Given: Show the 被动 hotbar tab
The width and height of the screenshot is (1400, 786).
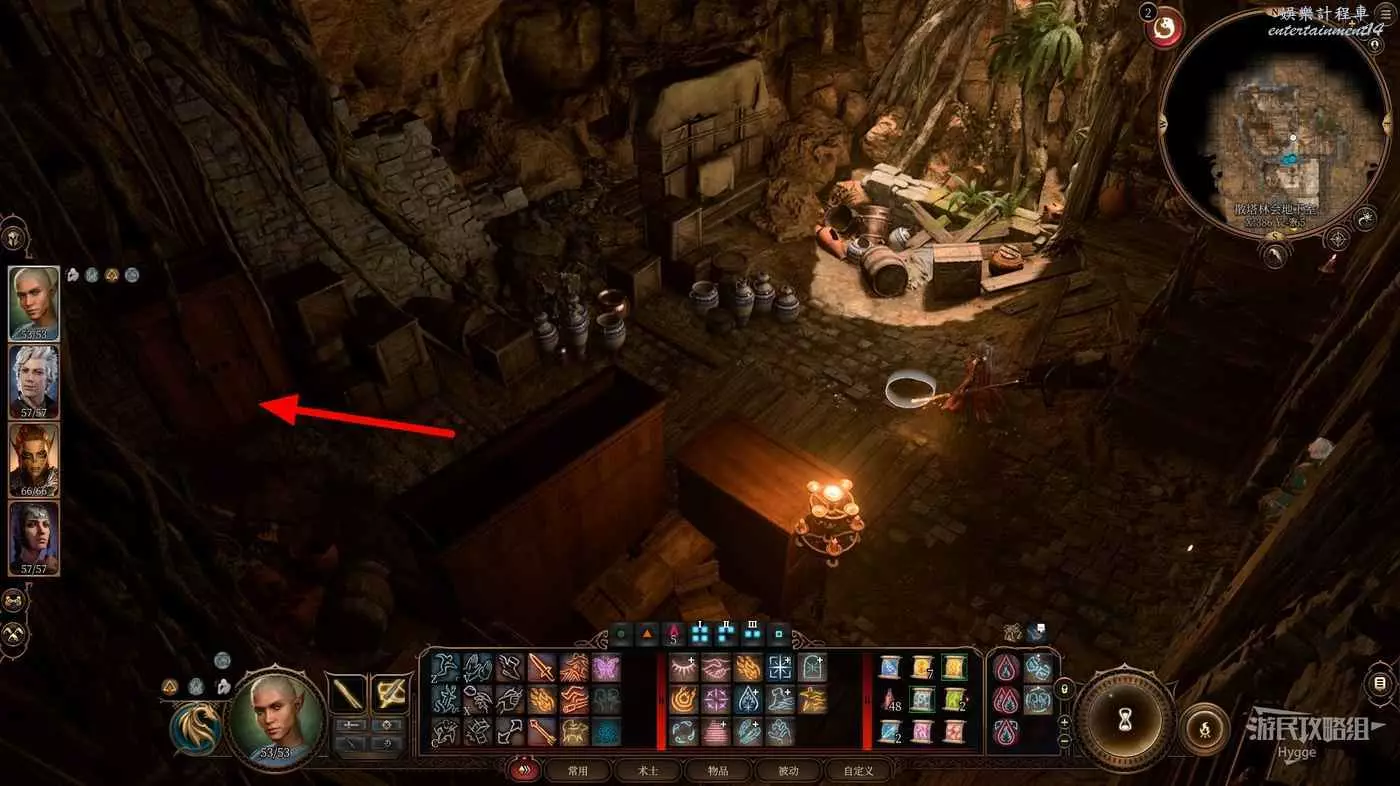Looking at the screenshot, I should pos(789,771).
